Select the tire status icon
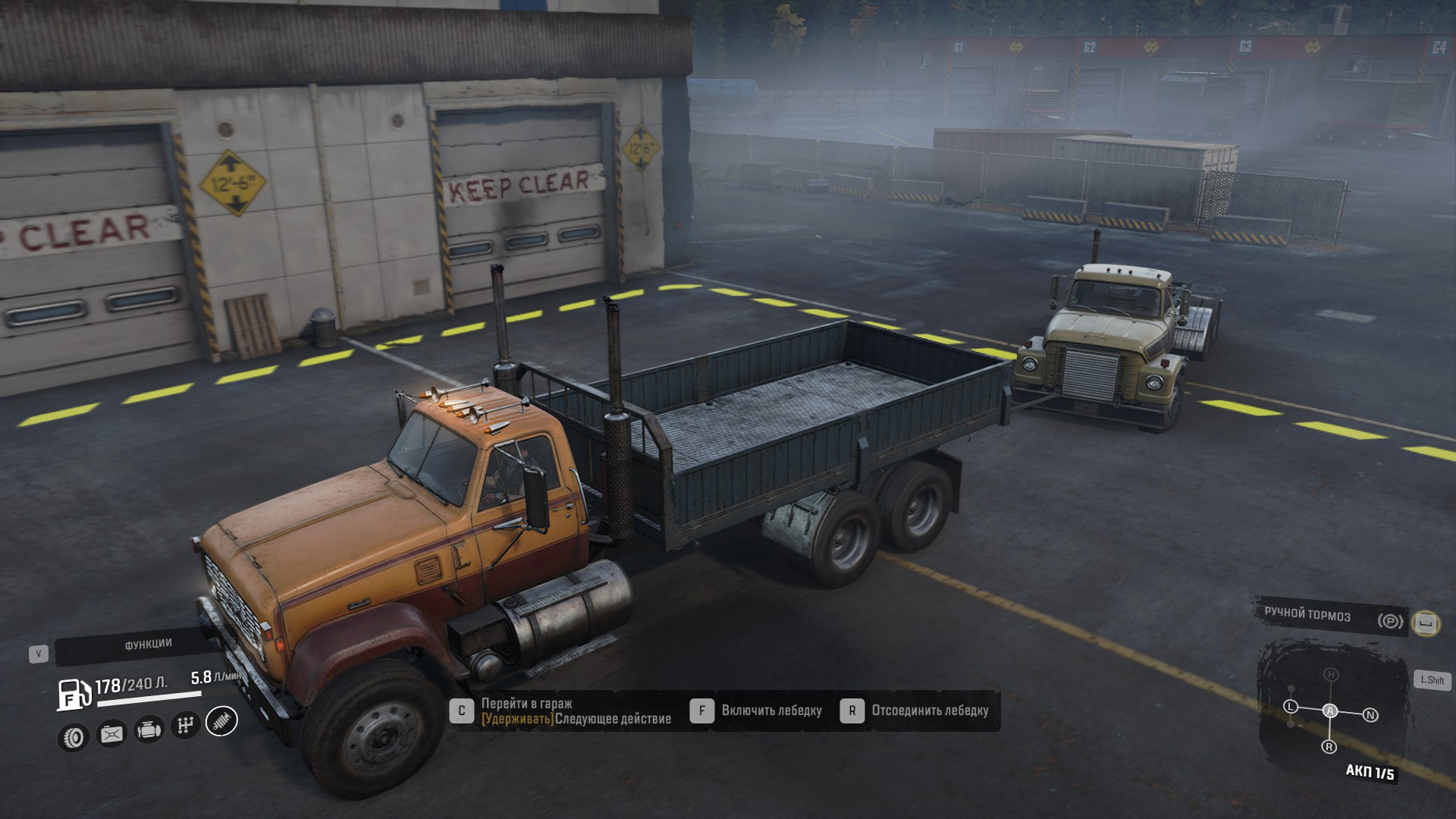Viewport: 1456px width, 819px height. 74,736
